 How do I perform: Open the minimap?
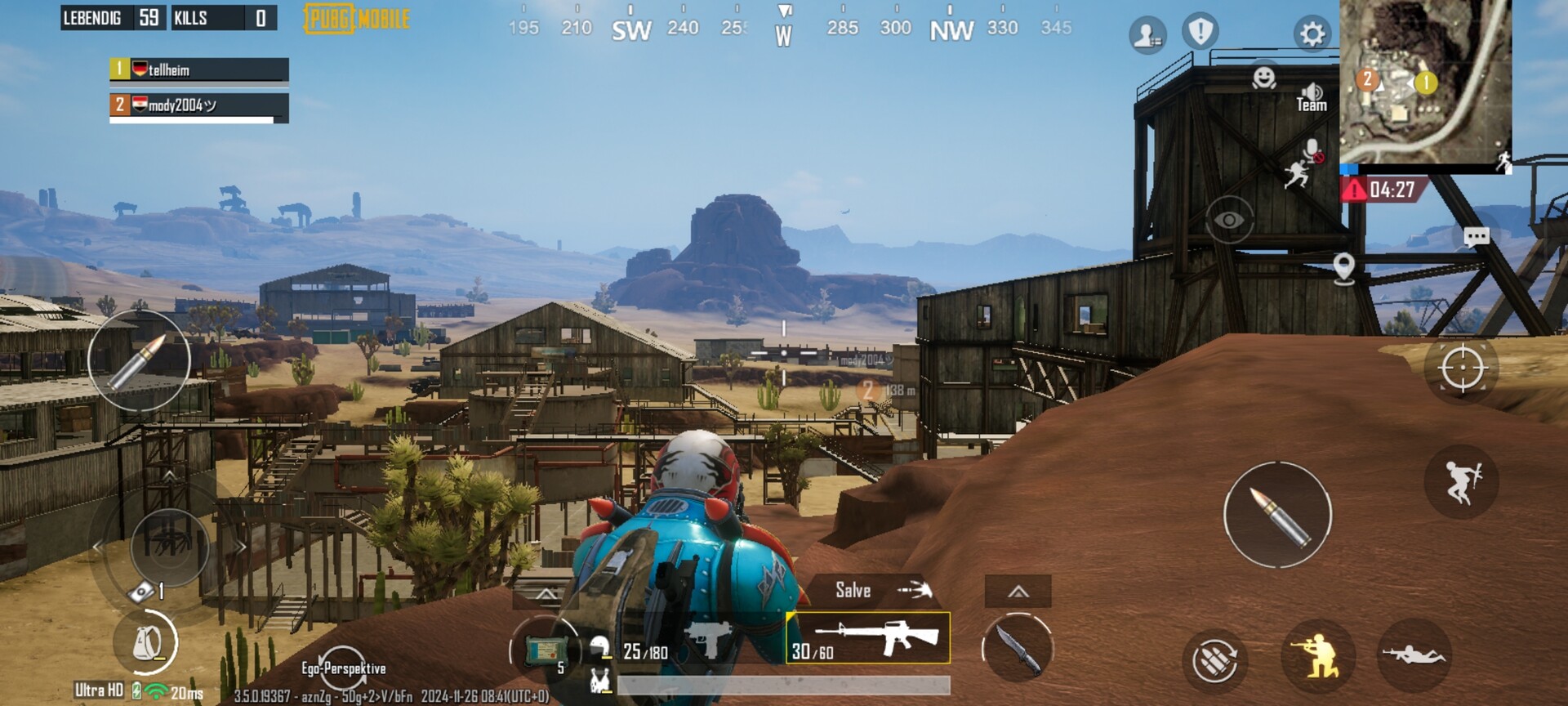pyautogui.click(x=1425, y=82)
